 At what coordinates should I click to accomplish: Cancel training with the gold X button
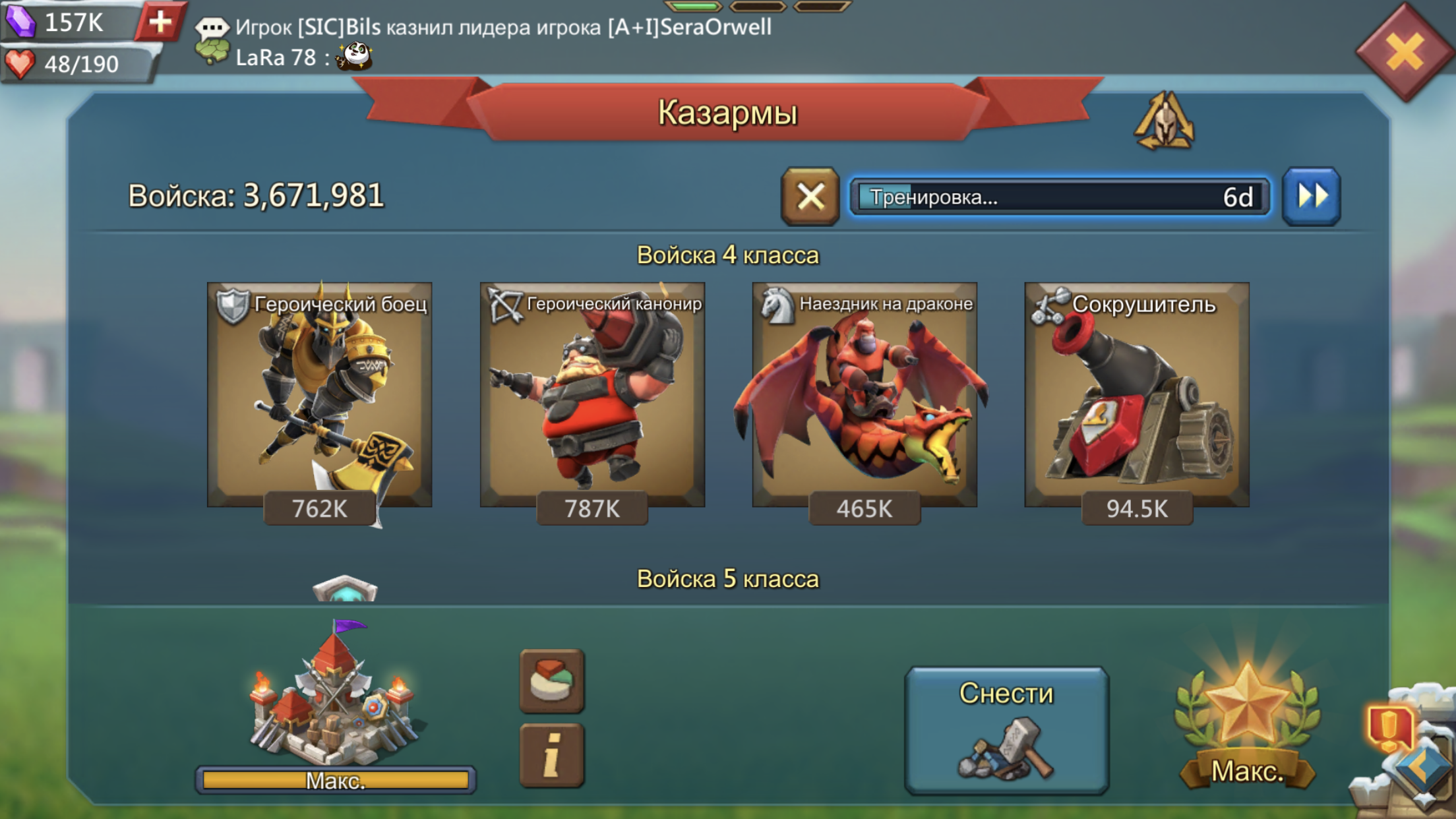[x=810, y=198]
